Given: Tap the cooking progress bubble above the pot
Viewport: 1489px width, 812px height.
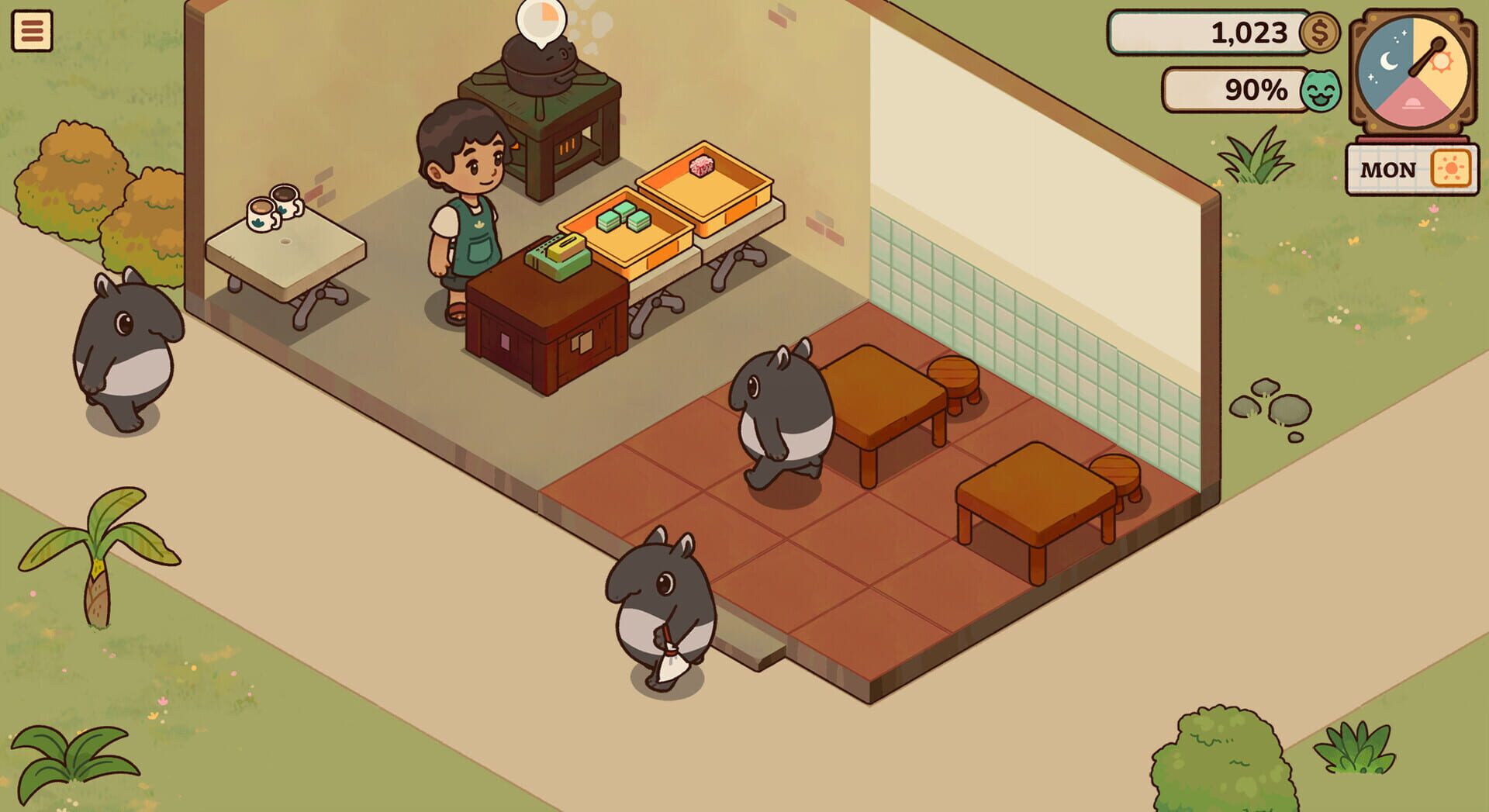Looking at the screenshot, I should point(543,19).
